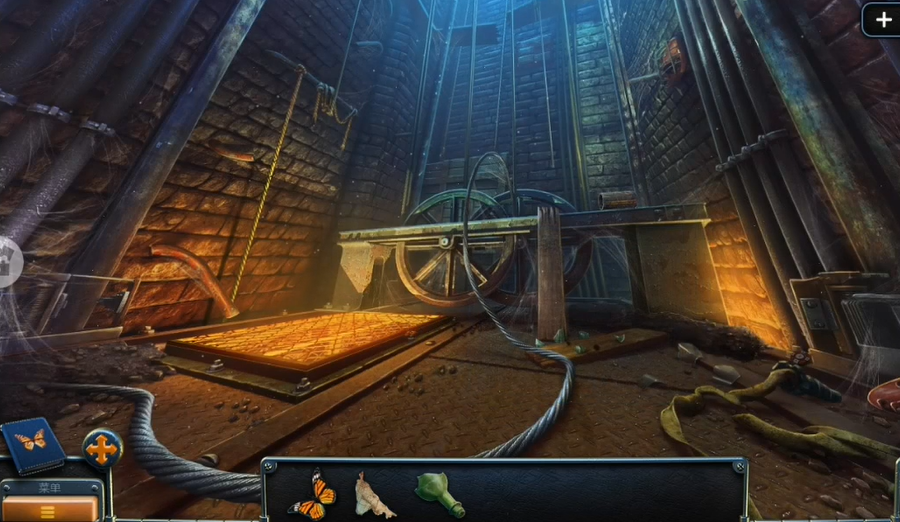Open the blue butterfly journal
This screenshot has width=900, height=522.
coord(32,444)
